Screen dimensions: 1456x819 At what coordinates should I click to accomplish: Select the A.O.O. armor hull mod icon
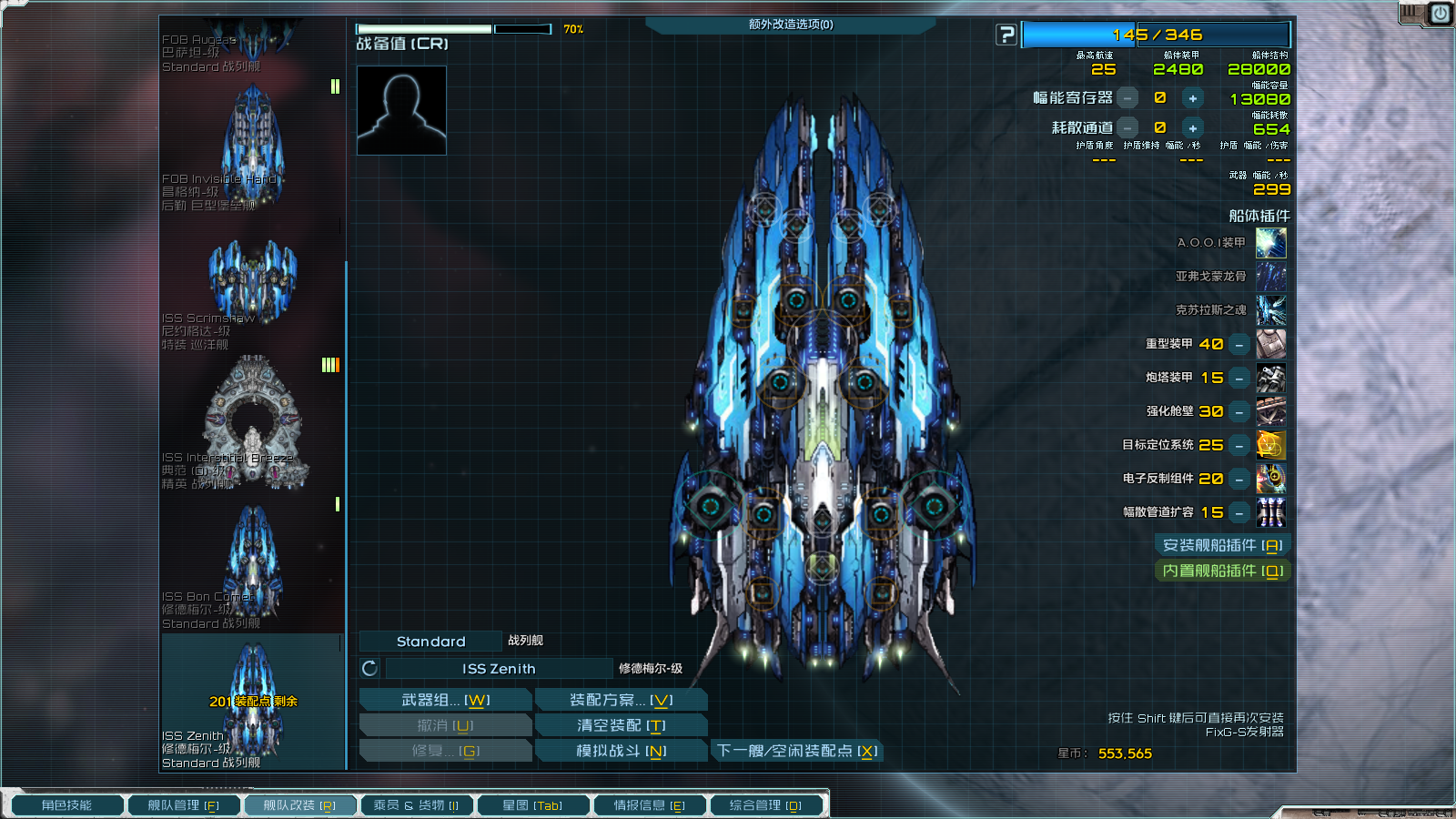pos(1270,243)
